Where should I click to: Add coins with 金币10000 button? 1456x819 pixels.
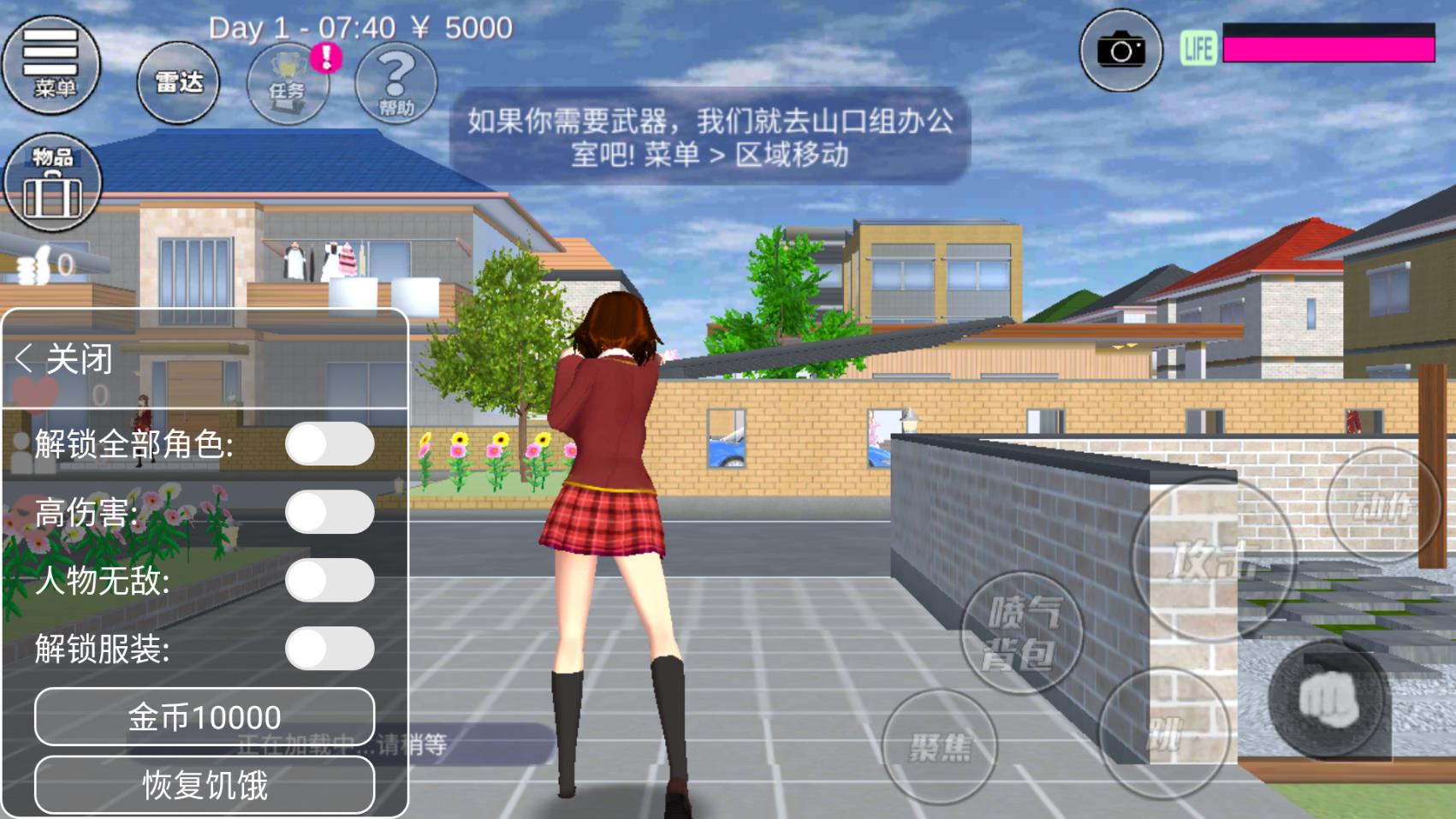click(x=205, y=717)
